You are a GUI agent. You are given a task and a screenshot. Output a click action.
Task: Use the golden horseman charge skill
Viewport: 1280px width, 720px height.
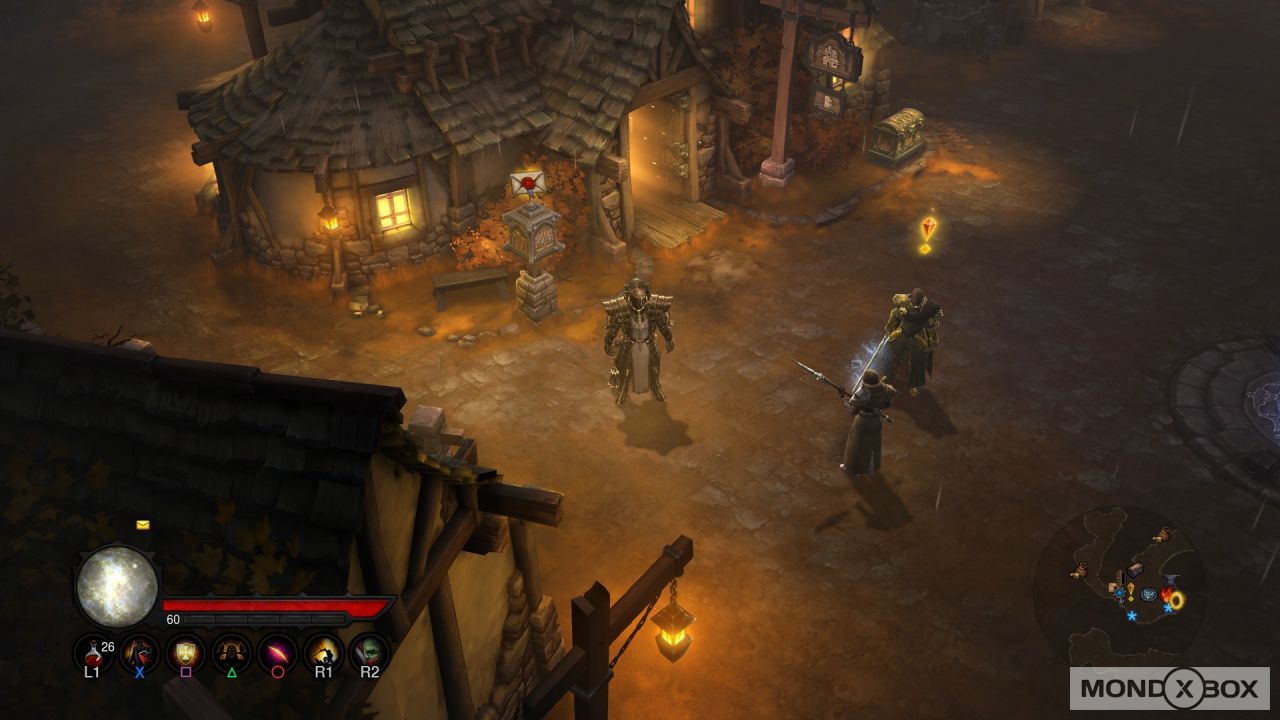(x=323, y=653)
